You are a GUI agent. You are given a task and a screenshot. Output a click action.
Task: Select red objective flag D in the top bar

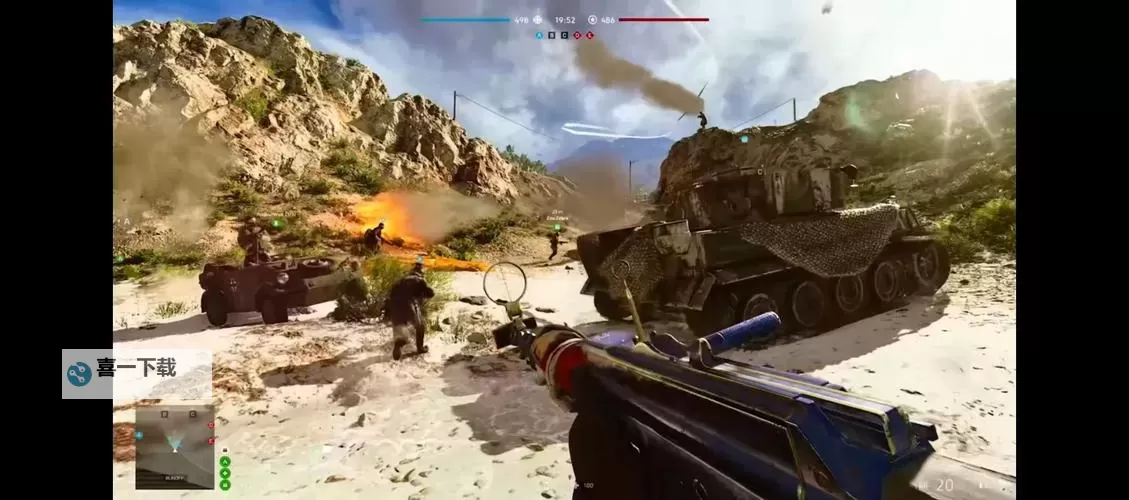tap(578, 35)
